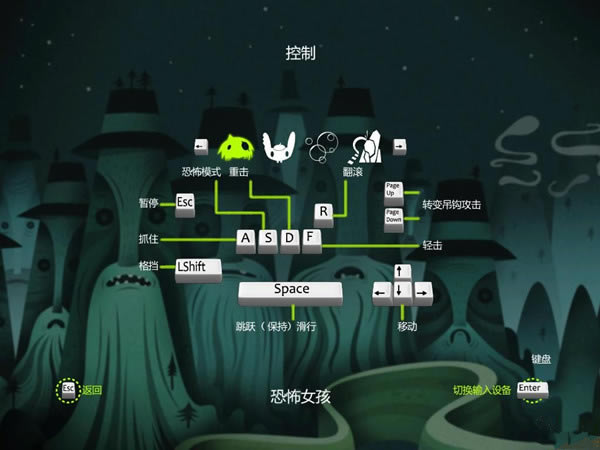Select the striped-scarf figure icon
The height and width of the screenshot is (450, 600).
[x=365, y=147]
